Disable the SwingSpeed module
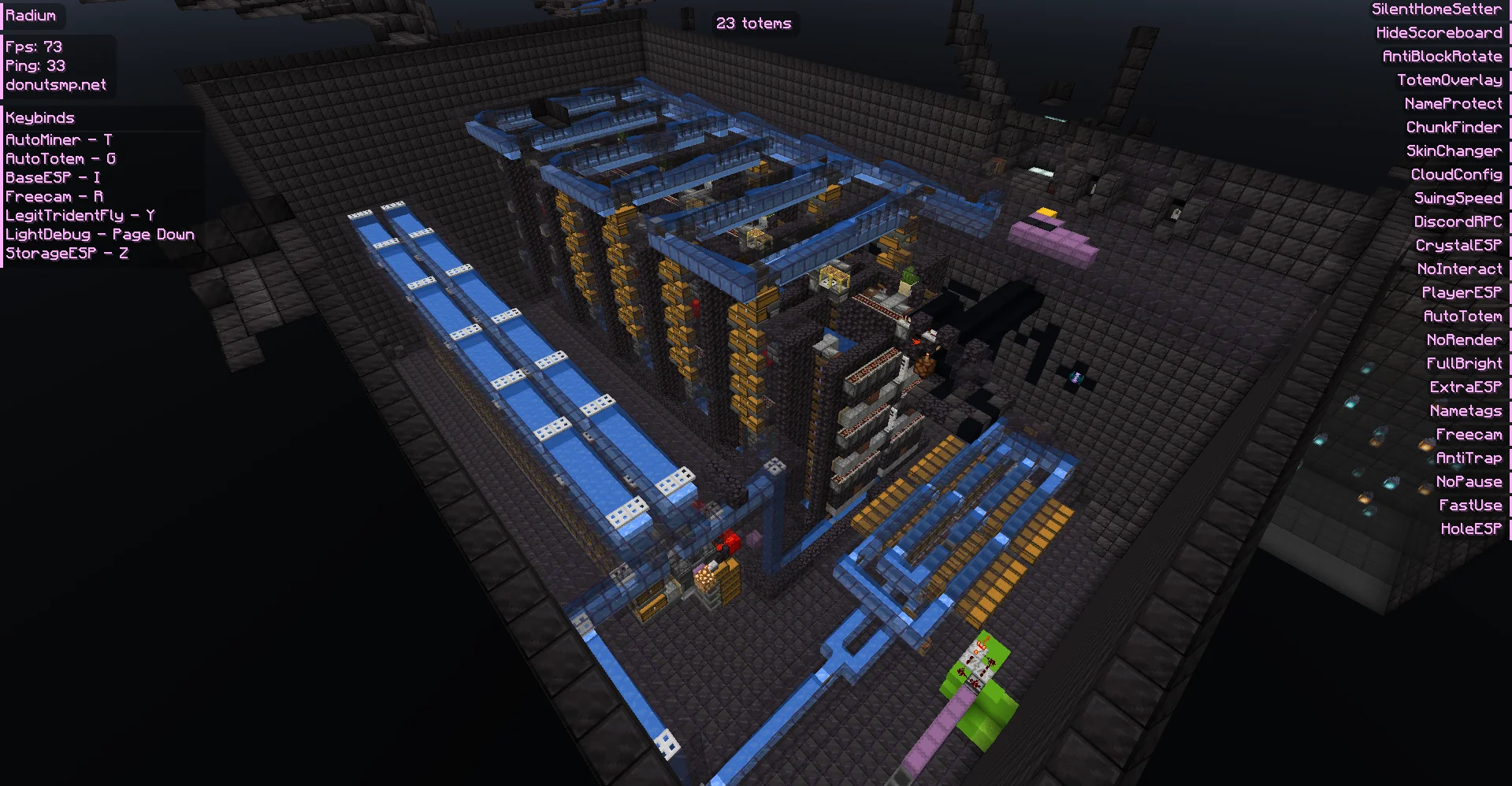The image size is (1512, 786). point(1457,198)
